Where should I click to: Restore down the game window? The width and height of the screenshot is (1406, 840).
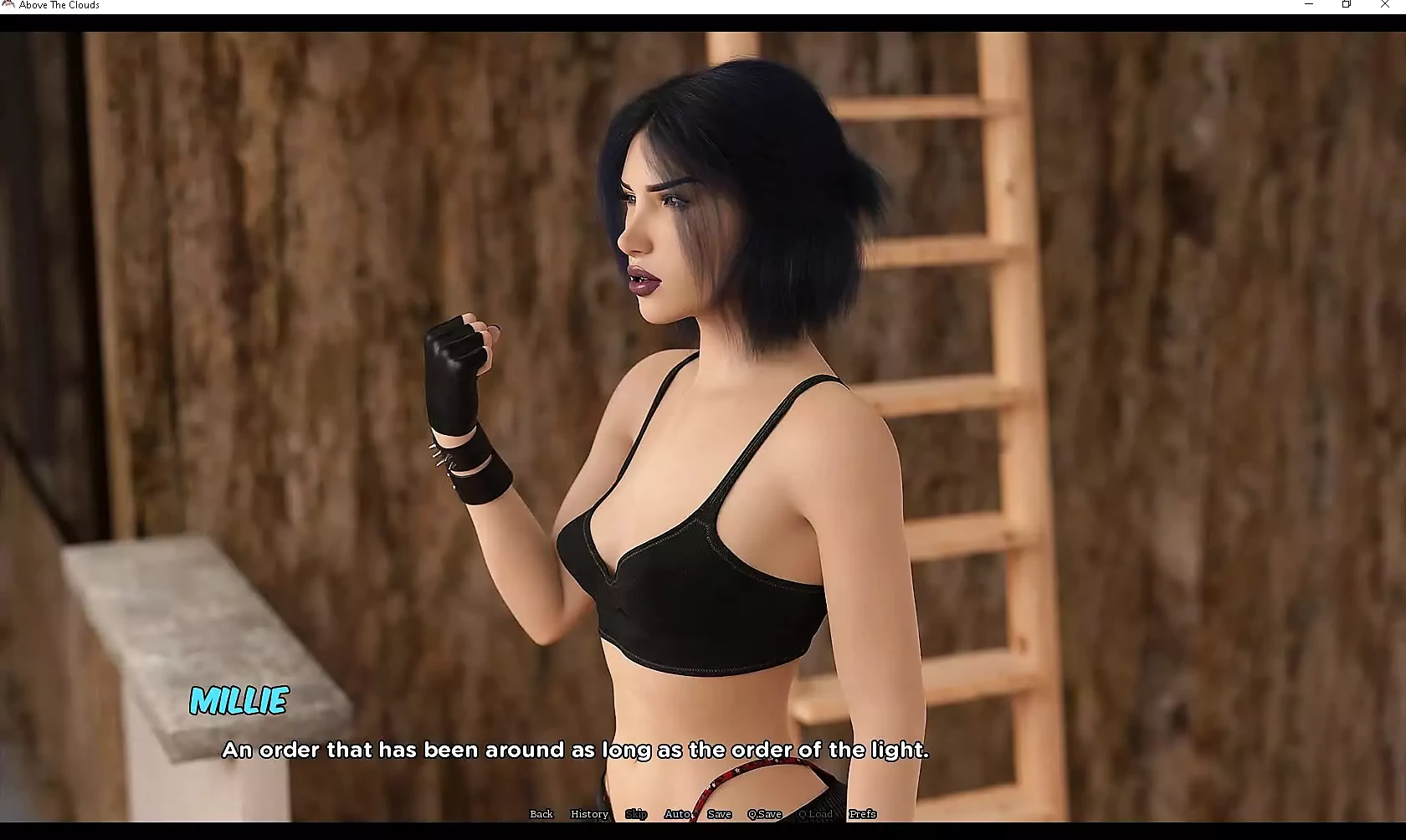(x=1347, y=5)
